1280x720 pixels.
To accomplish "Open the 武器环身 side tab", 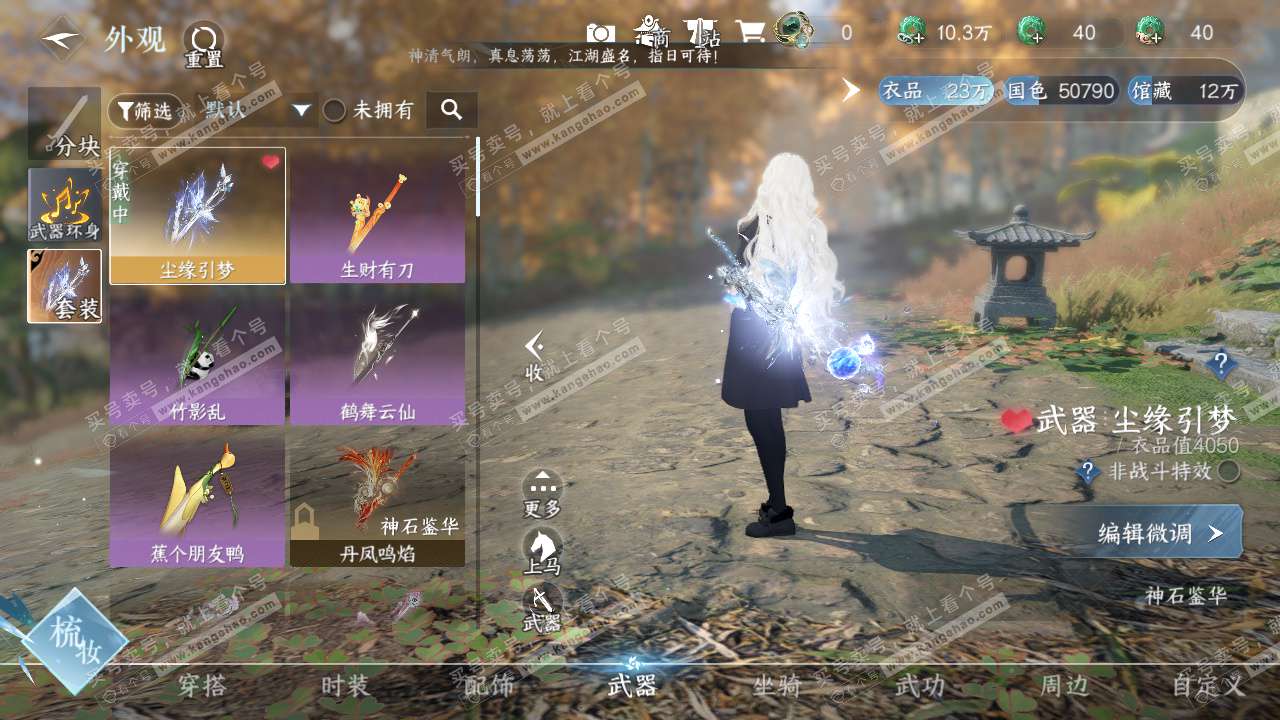I will [64, 205].
